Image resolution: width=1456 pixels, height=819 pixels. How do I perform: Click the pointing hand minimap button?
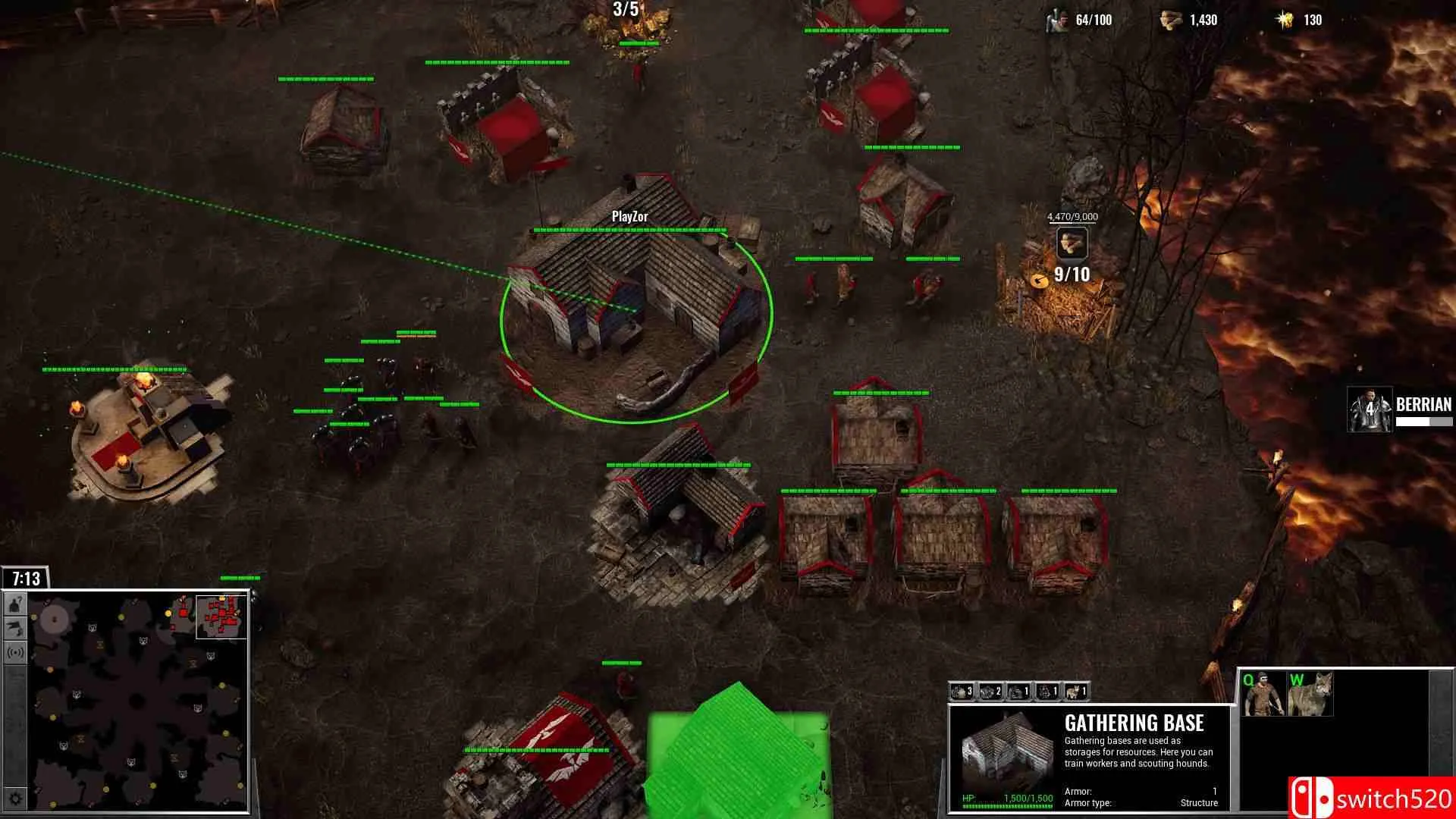16,629
